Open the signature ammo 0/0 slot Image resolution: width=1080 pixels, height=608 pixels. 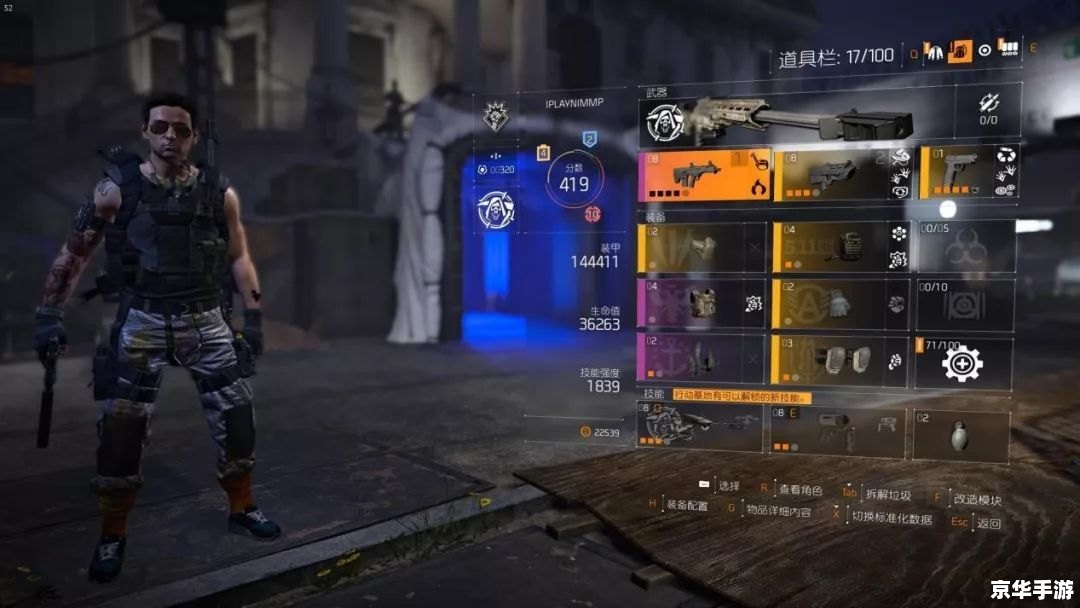[987, 110]
